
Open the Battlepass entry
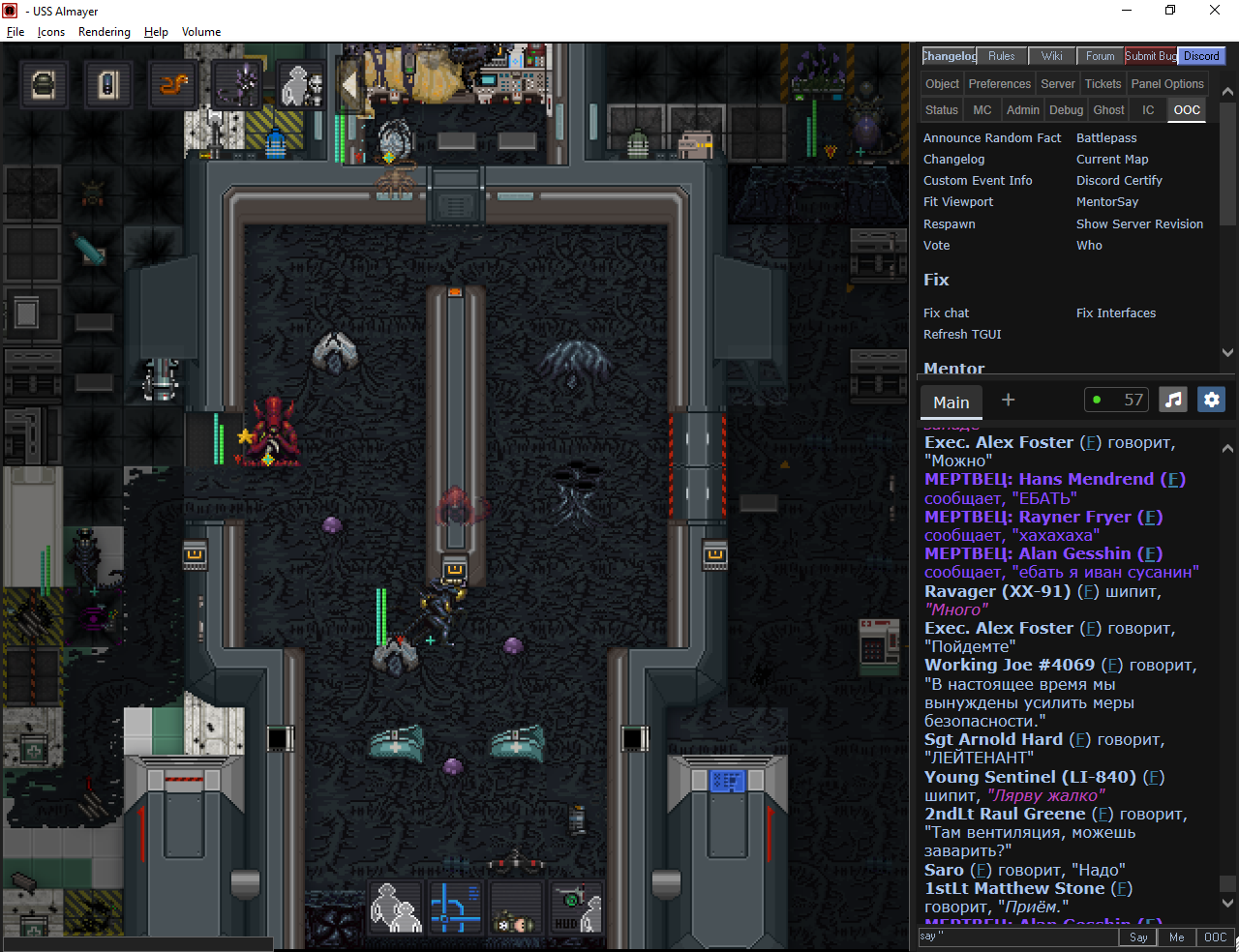click(1106, 138)
